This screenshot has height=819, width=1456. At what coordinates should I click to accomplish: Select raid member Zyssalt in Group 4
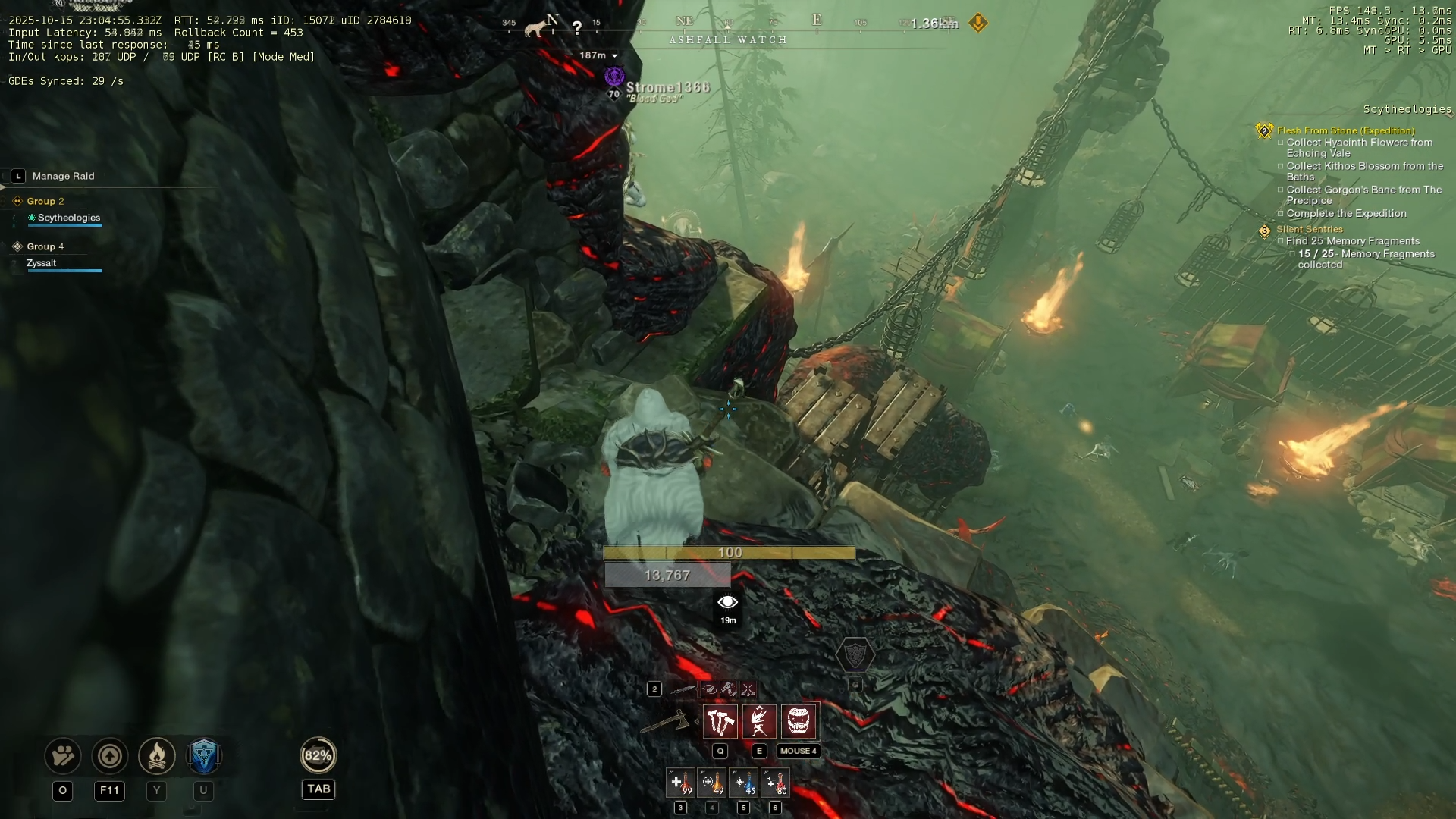coord(42,263)
